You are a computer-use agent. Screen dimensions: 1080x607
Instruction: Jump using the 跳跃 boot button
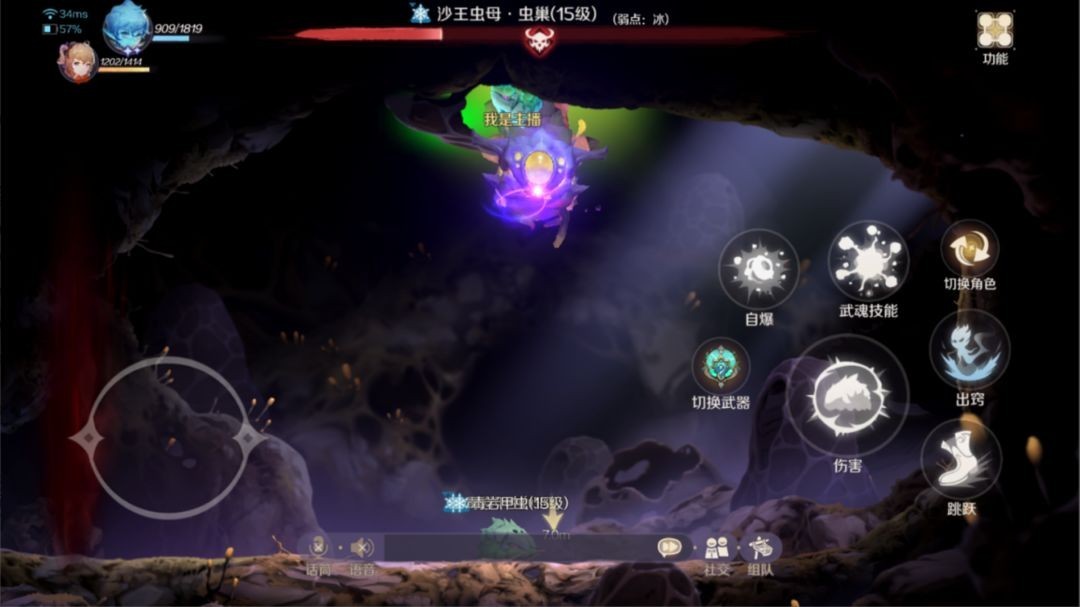961,458
